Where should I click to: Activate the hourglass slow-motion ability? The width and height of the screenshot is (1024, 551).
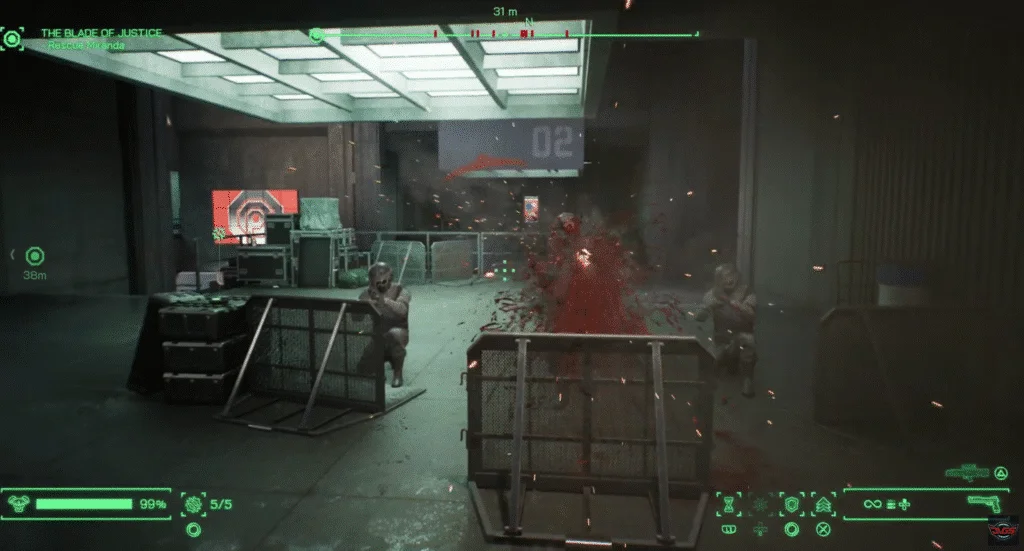[x=729, y=504]
